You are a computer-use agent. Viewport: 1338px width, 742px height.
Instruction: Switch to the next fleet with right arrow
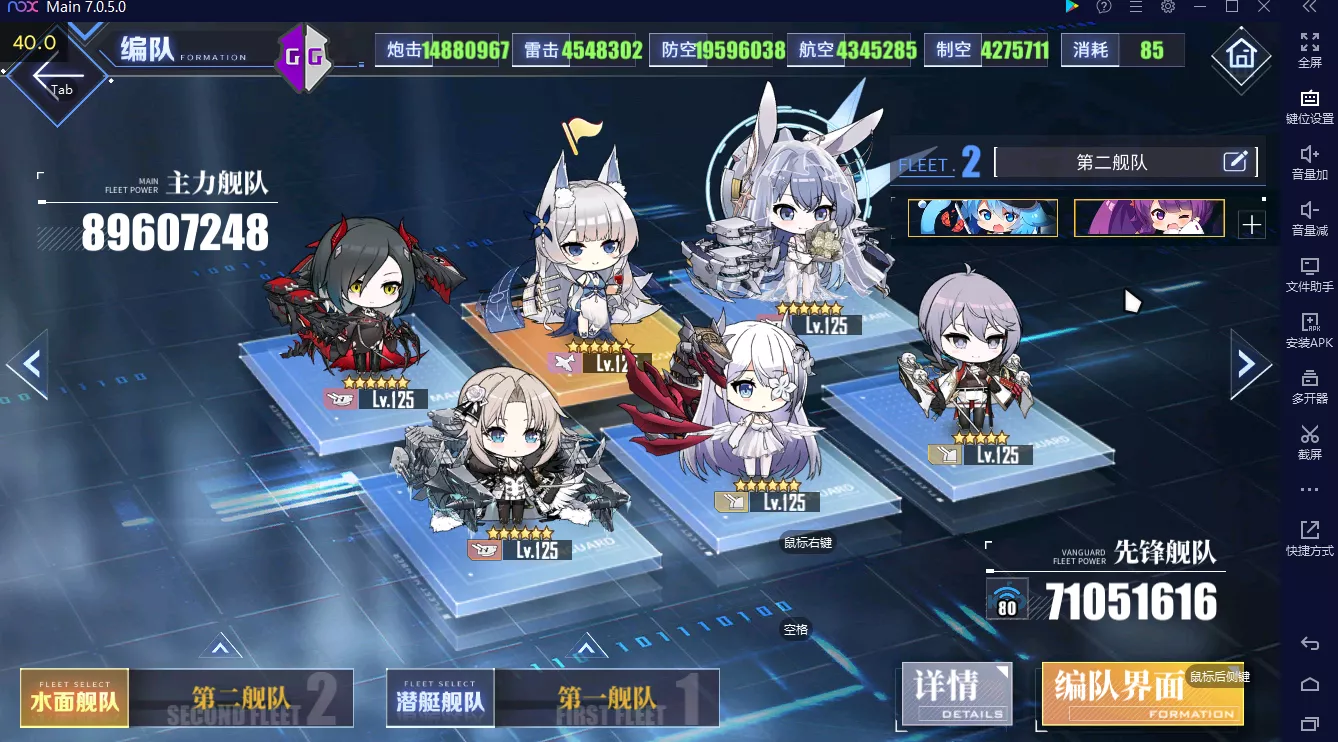click(x=1248, y=364)
